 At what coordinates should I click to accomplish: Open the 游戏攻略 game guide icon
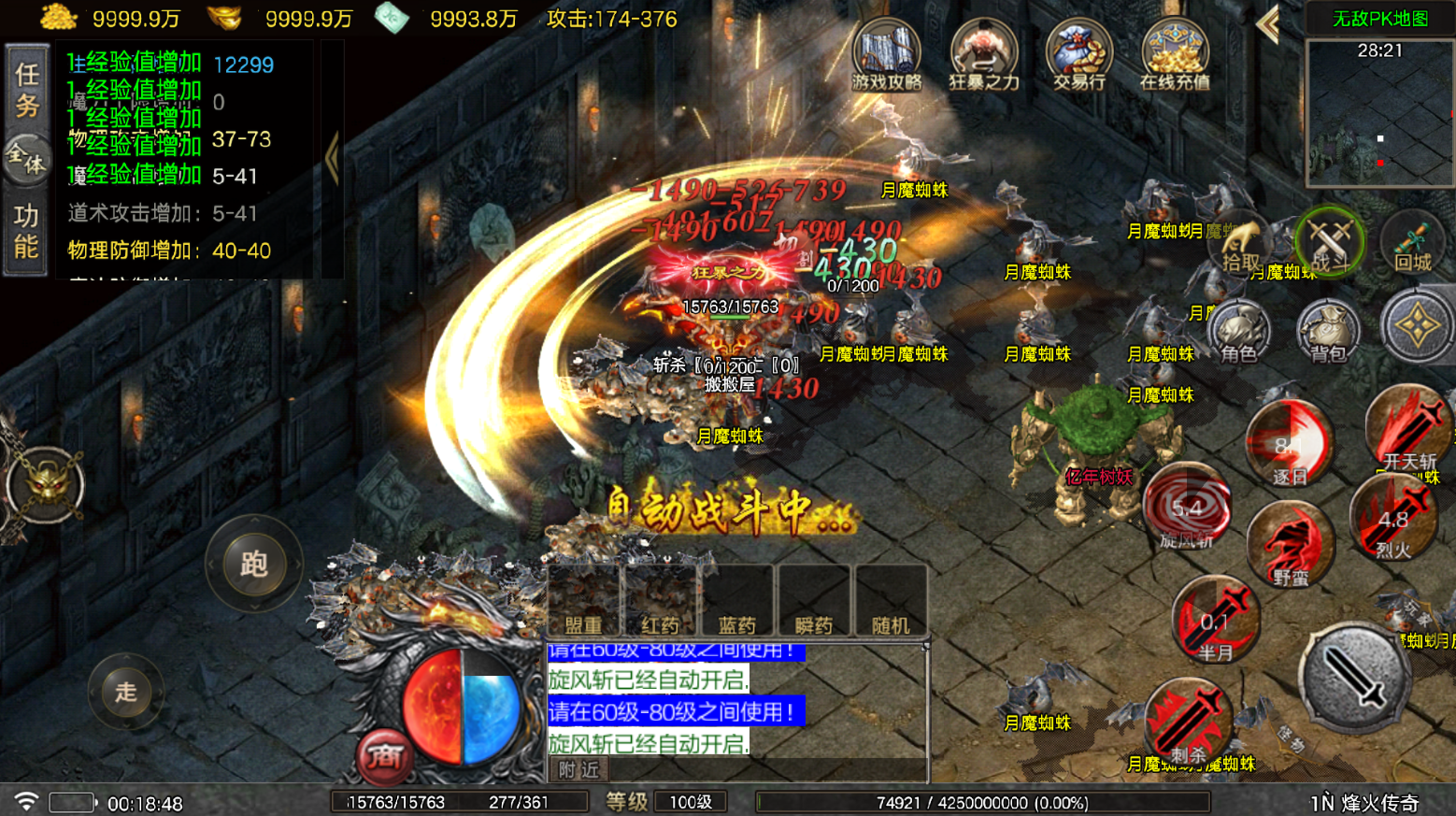pos(886,56)
